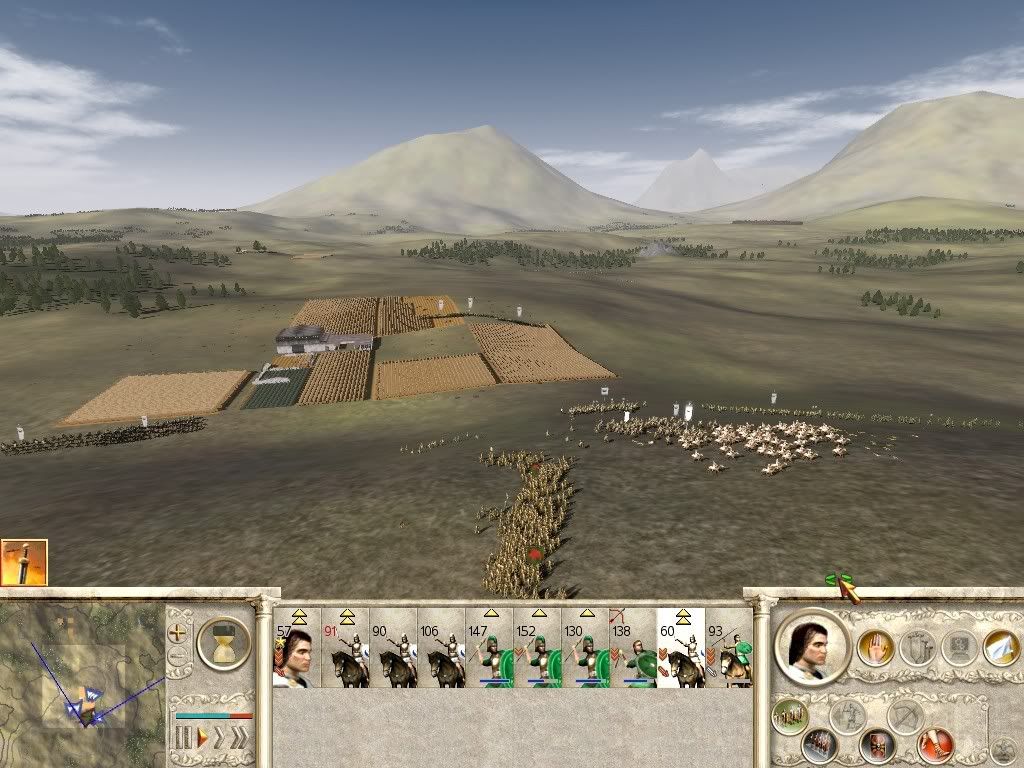Click the general's round portrait
The height and width of the screenshot is (768, 1024).
tap(811, 646)
